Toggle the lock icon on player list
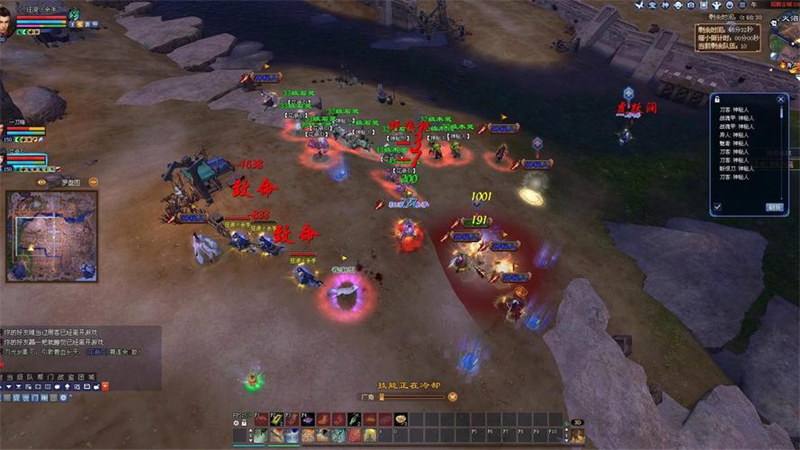Screen dimensions: 800x450 (717, 99)
